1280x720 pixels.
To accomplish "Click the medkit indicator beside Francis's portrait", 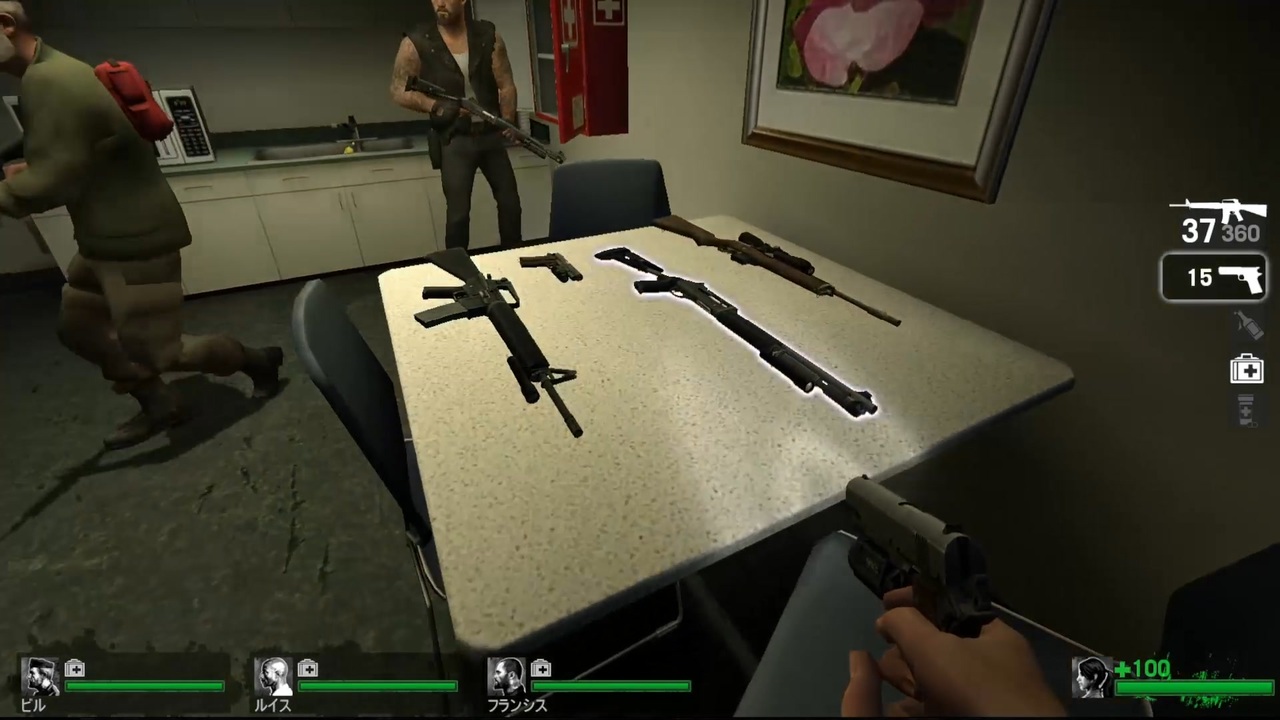I will click(541, 669).
